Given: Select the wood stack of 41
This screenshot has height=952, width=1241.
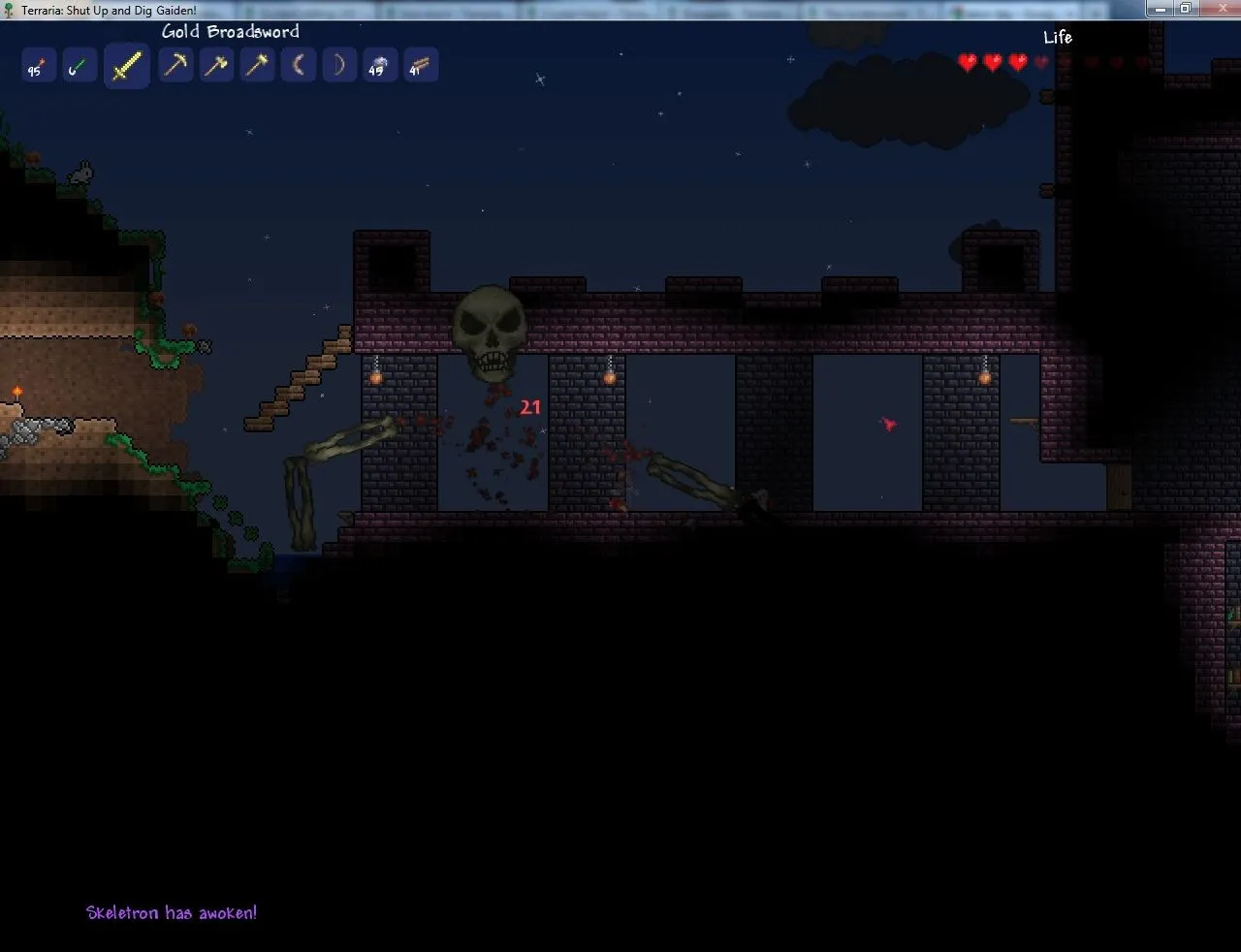Looking at the screenshot, I should click(x=420, y=66).
